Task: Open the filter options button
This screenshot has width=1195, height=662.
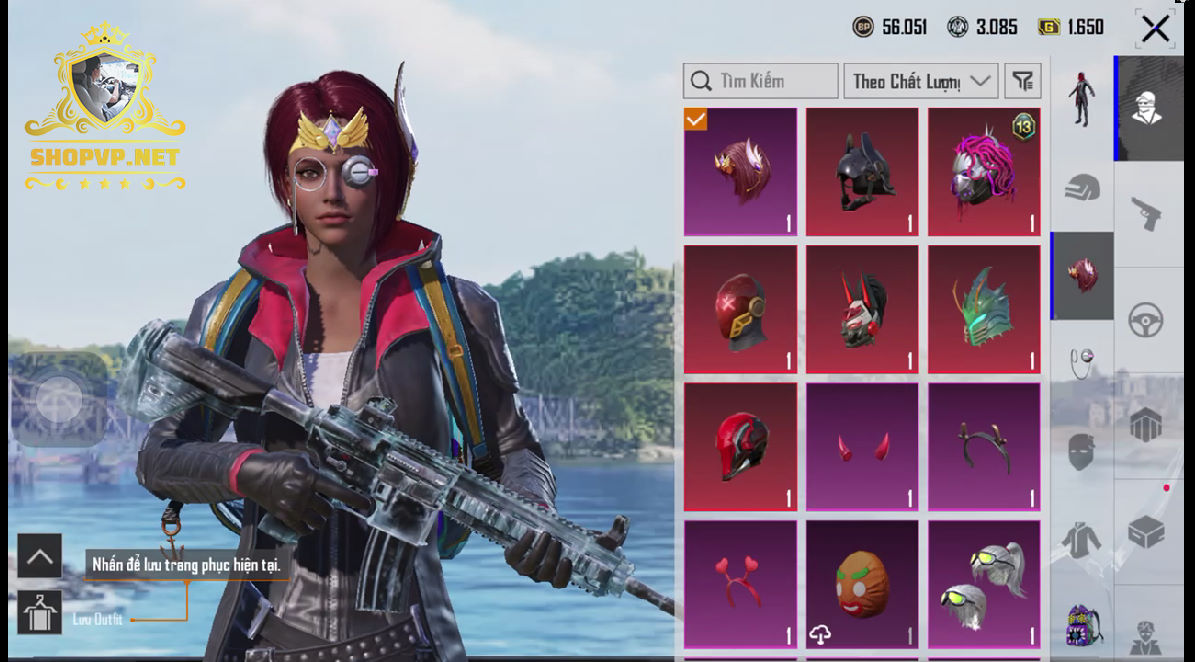Action: click(1022, 81)
